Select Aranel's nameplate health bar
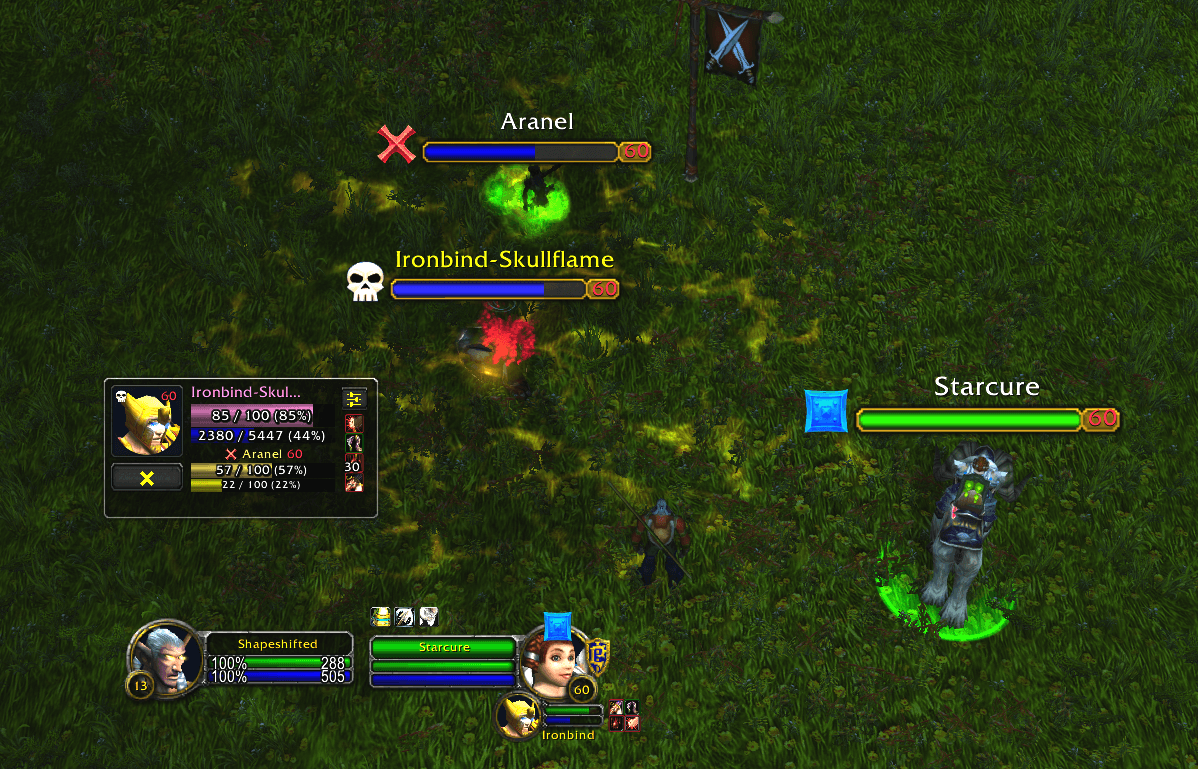 coord(520,152)
